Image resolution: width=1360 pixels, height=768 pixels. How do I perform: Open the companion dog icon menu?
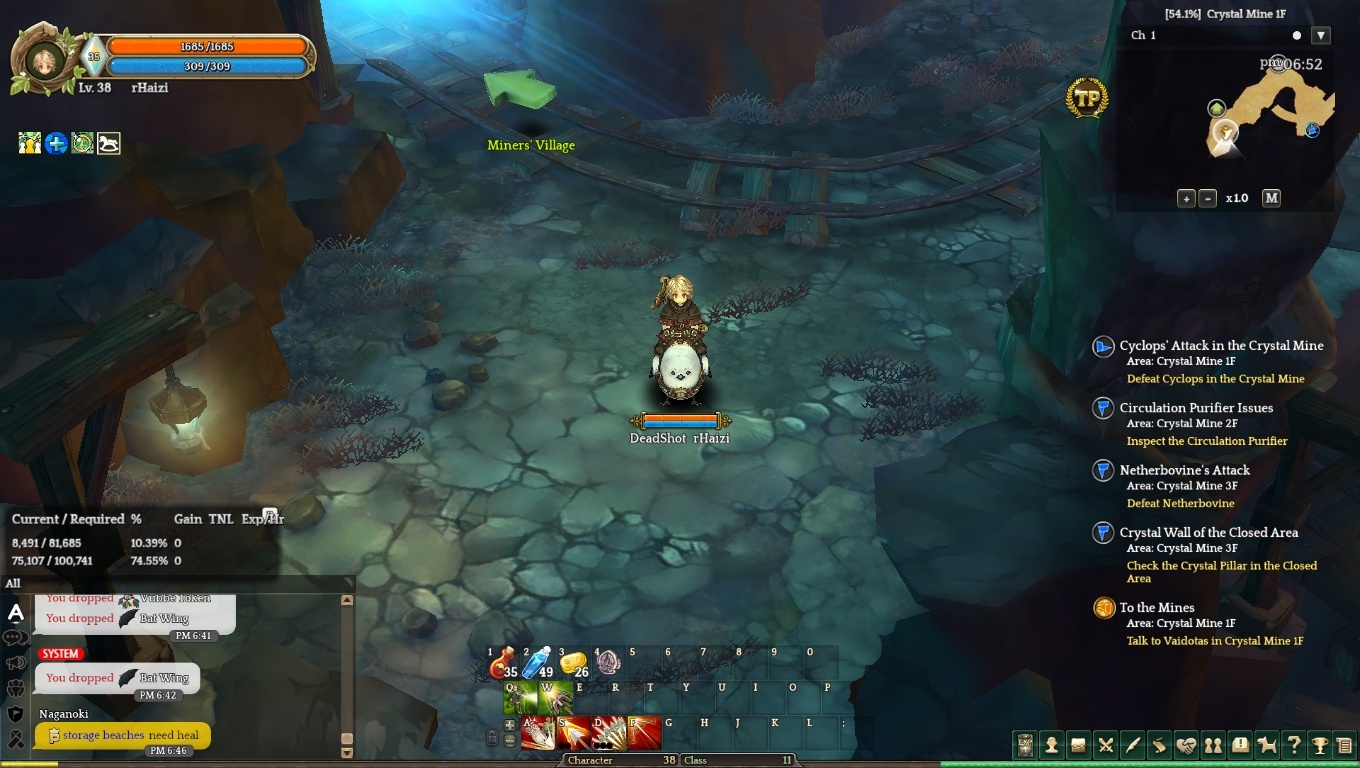click(x=1267, y=745)
